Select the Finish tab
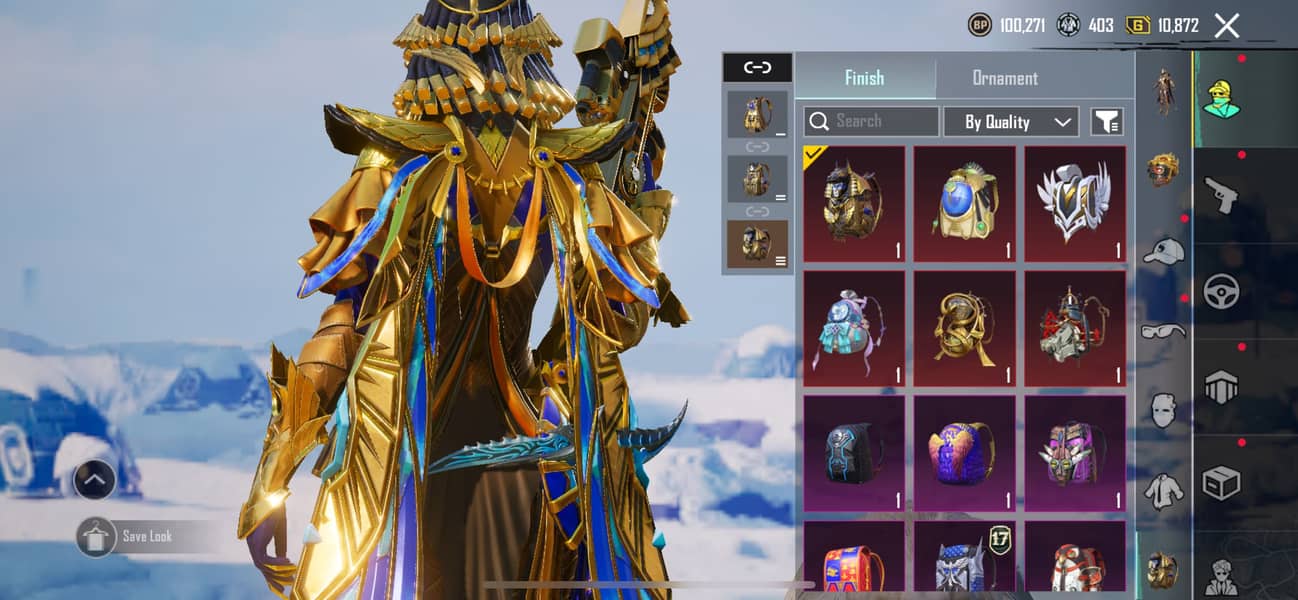Viewport: 1298px width, 600px height. pos(864,78)
